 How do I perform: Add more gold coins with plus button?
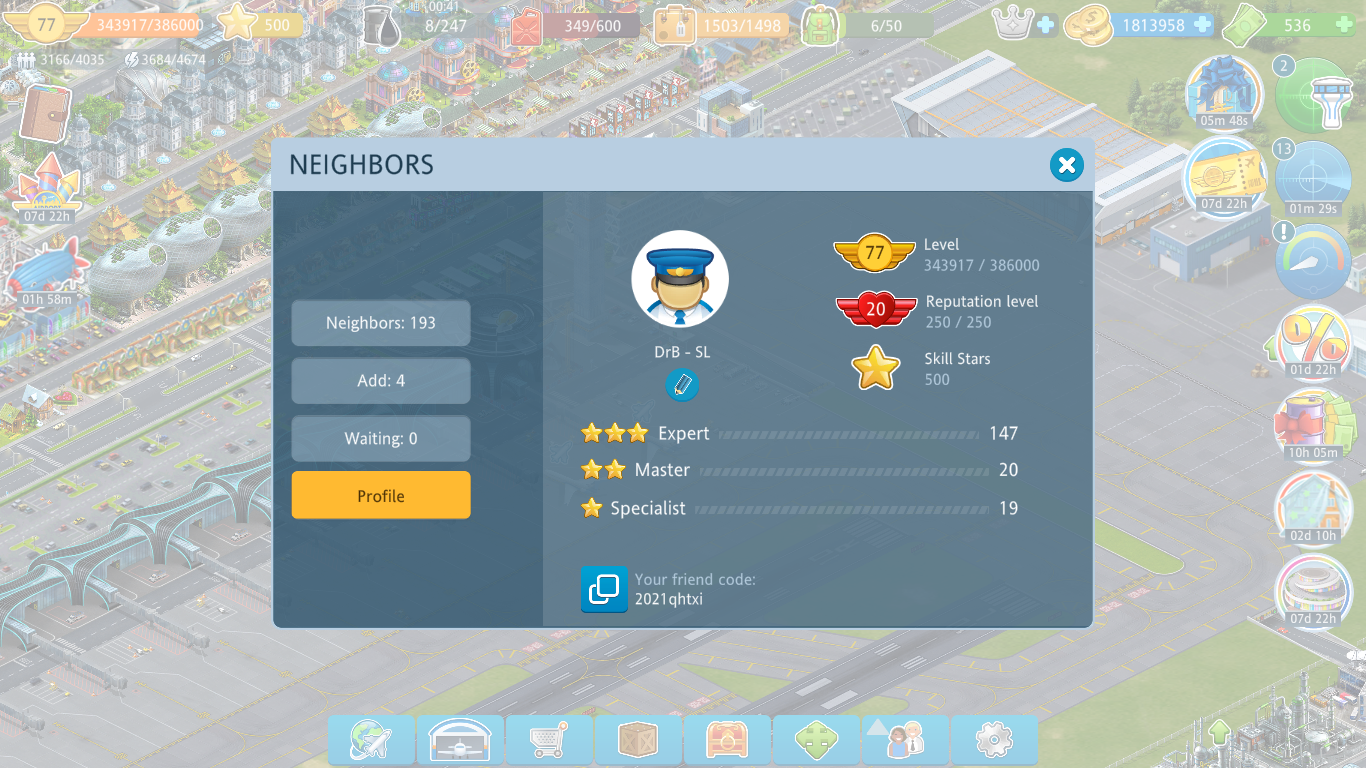tap(1203, 25)
